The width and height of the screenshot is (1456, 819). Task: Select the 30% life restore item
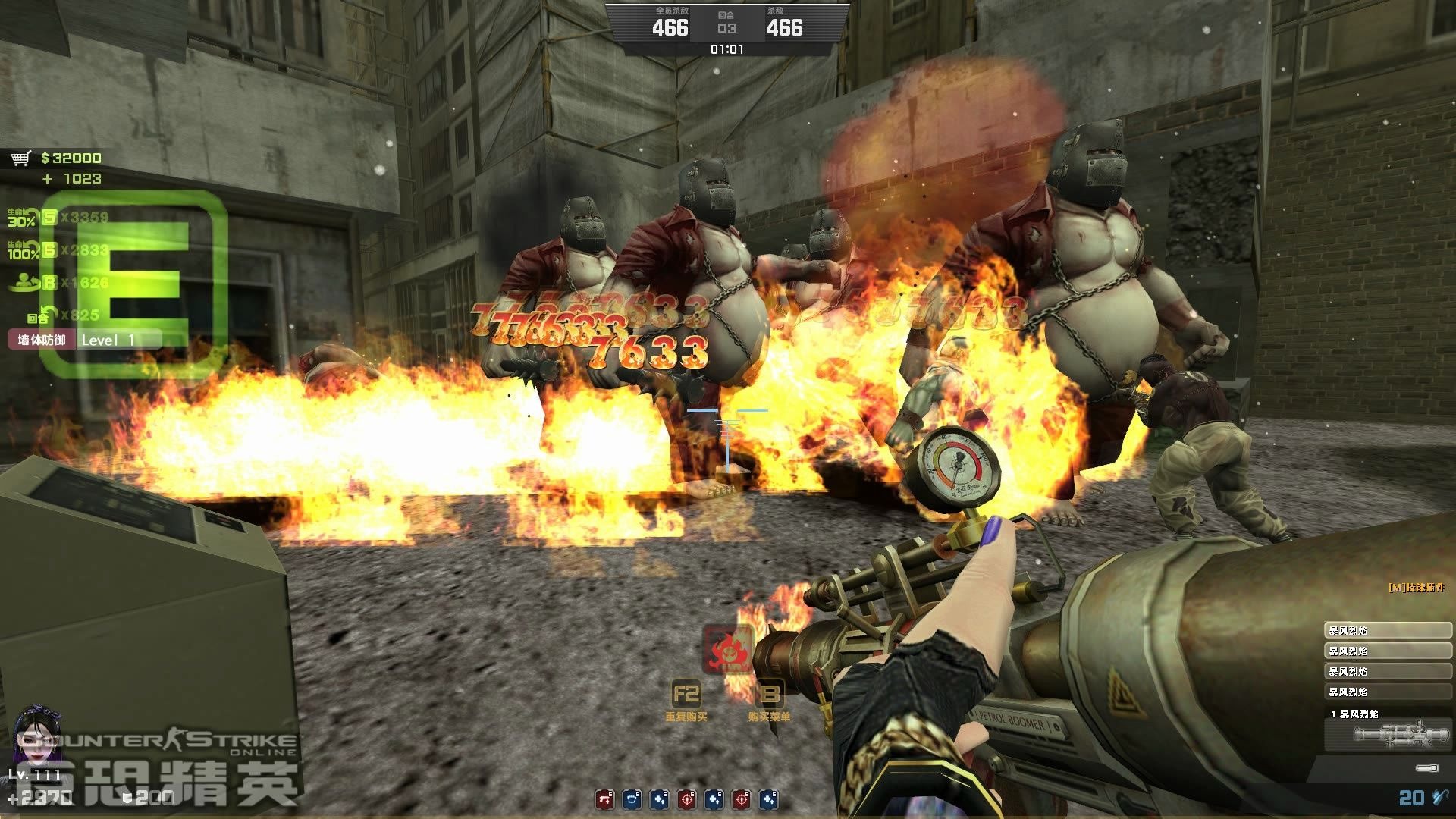click(x=23, y=218)
